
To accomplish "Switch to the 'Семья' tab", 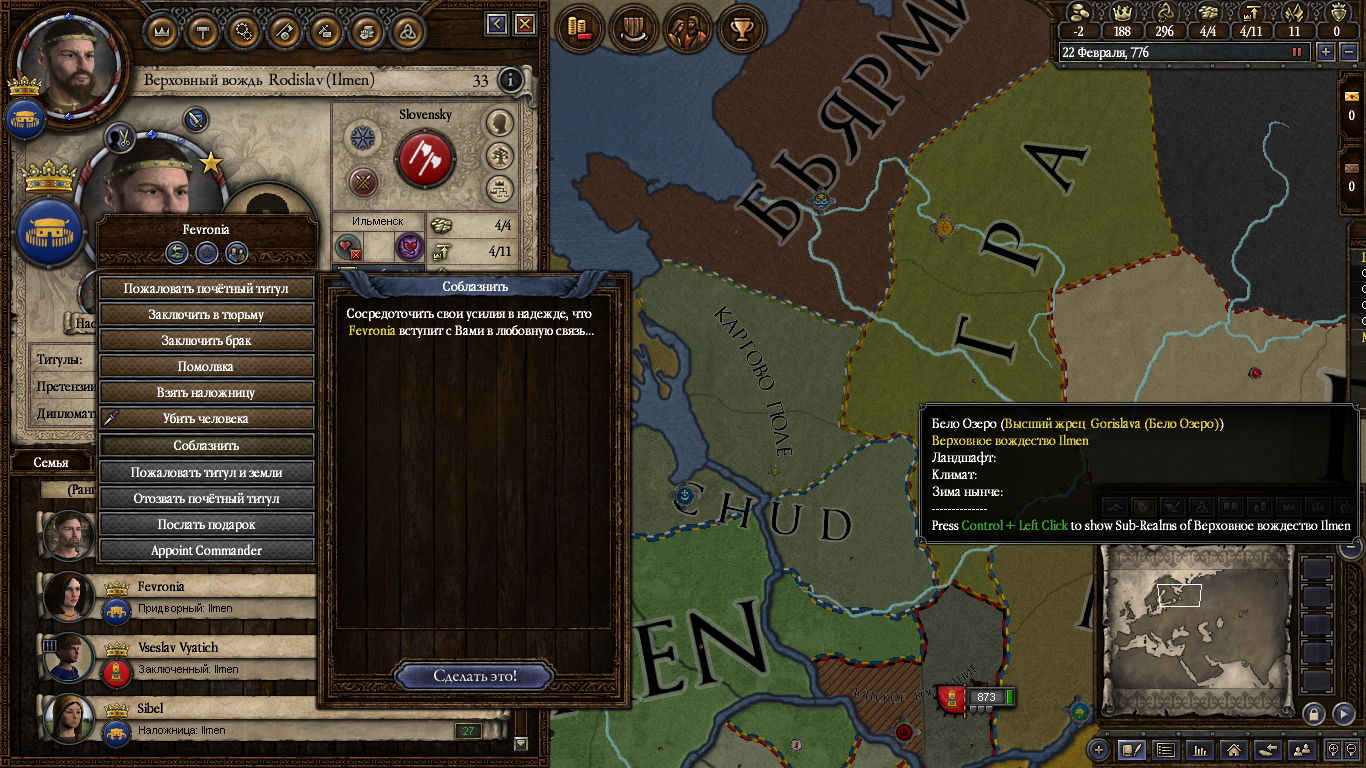I will tap(51, 463).
